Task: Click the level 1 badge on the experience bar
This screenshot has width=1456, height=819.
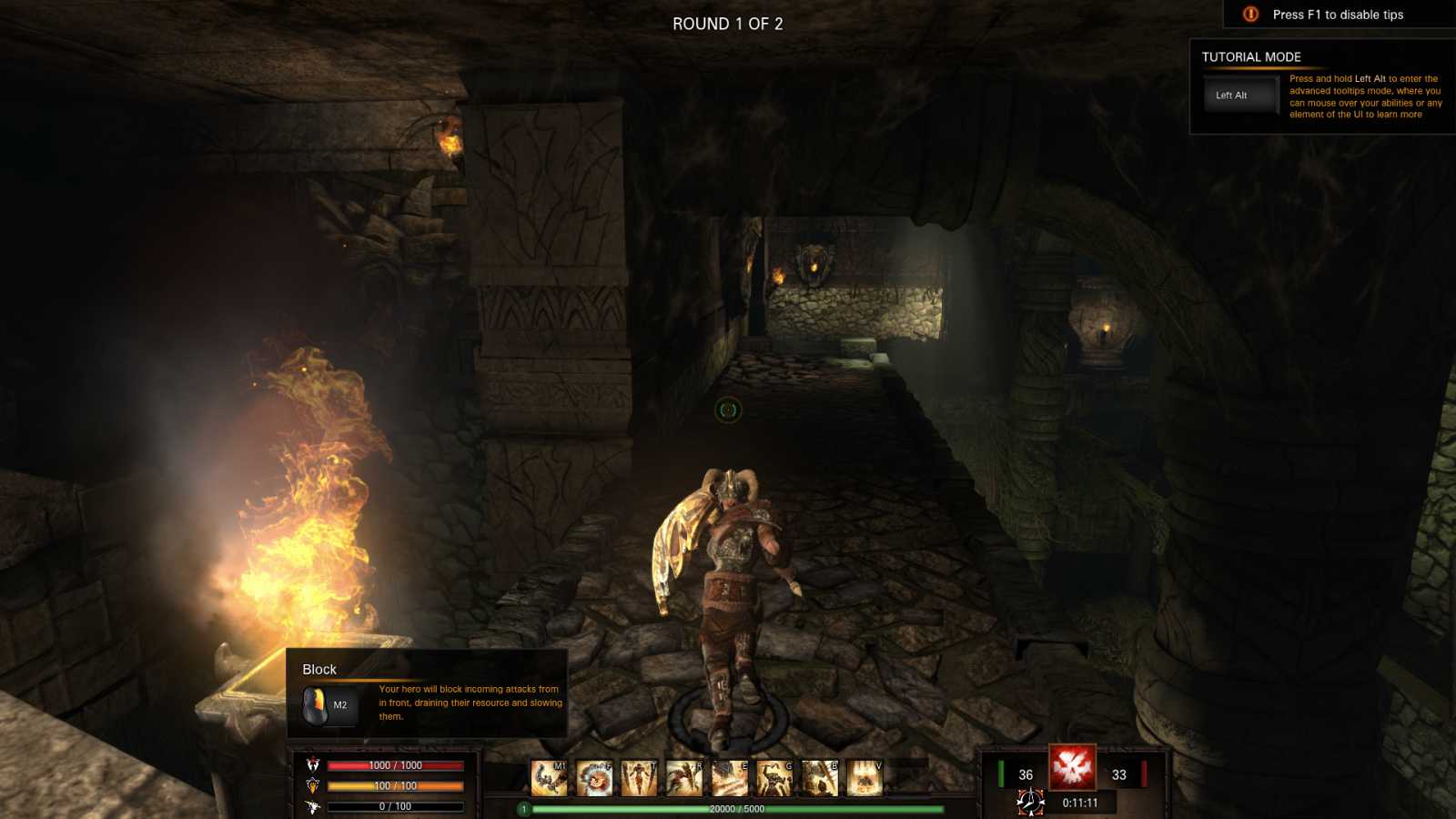Action: (x=524, y=808)
